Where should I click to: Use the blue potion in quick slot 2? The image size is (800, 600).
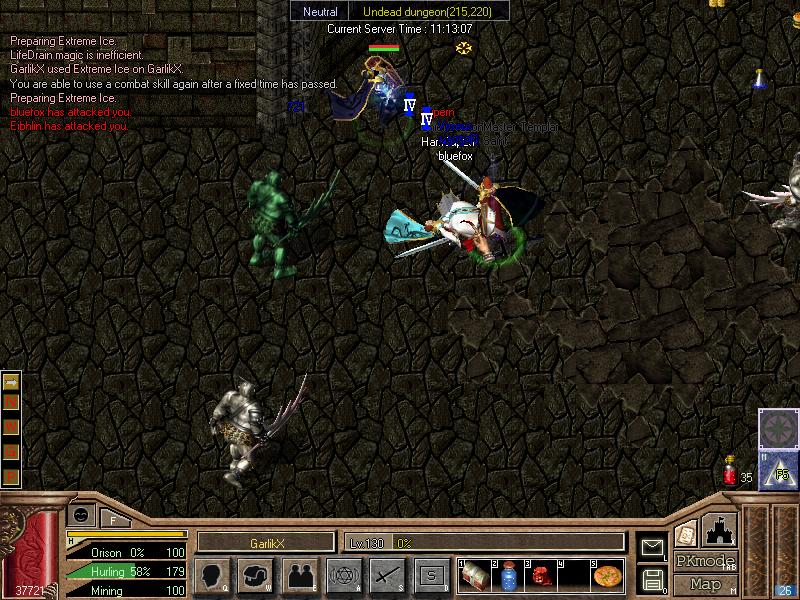[x=507, y=576]
